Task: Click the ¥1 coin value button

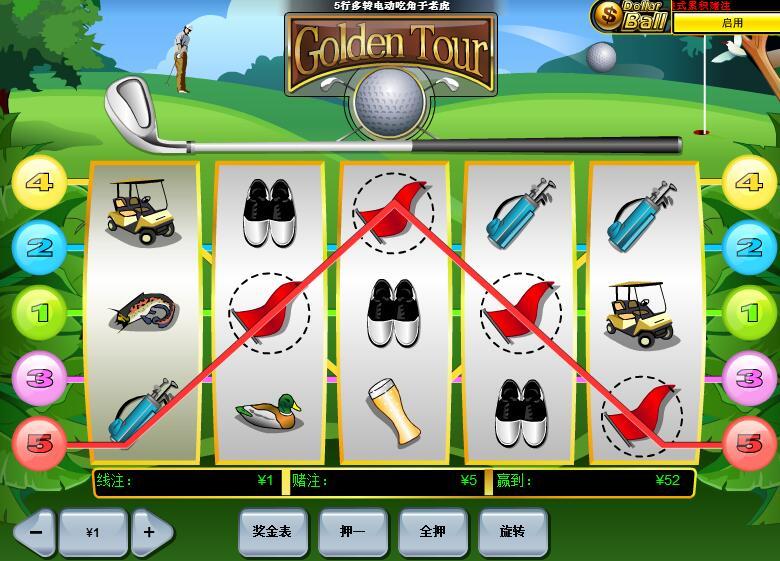Action: click(x=93, y=532)
